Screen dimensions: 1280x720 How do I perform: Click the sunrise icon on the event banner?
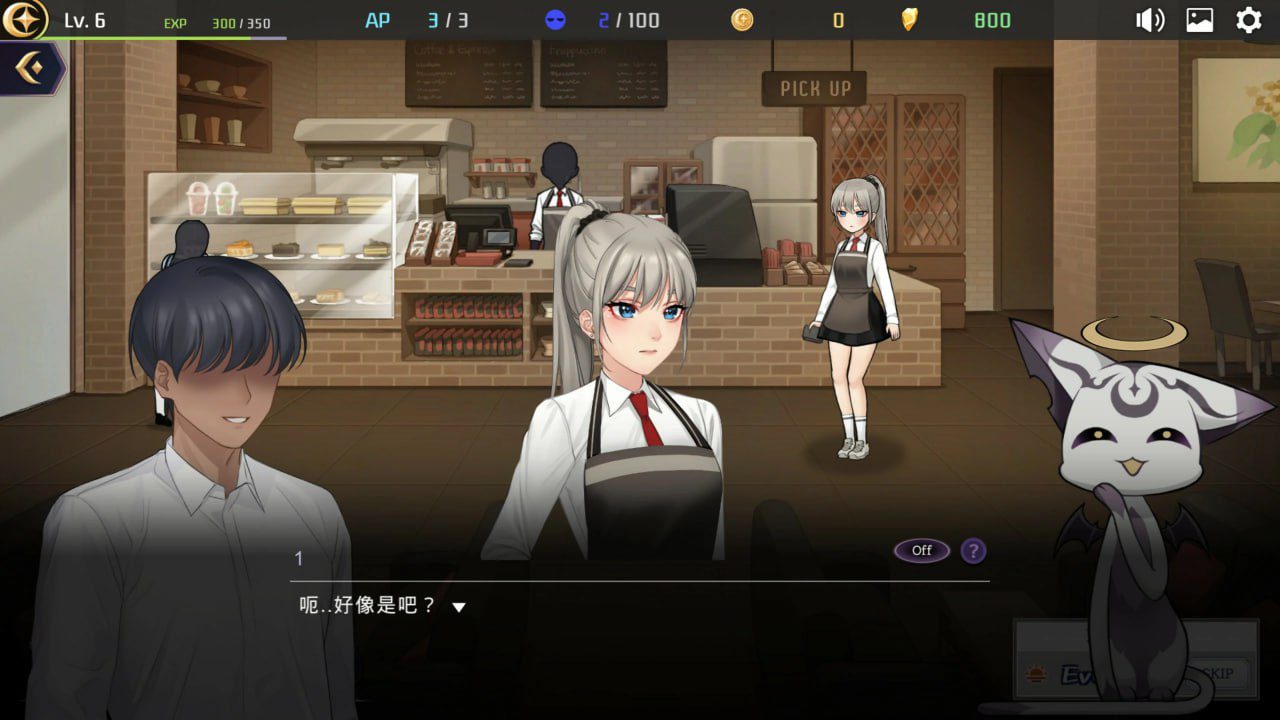pyautogui.click(x=1037, y=672)
